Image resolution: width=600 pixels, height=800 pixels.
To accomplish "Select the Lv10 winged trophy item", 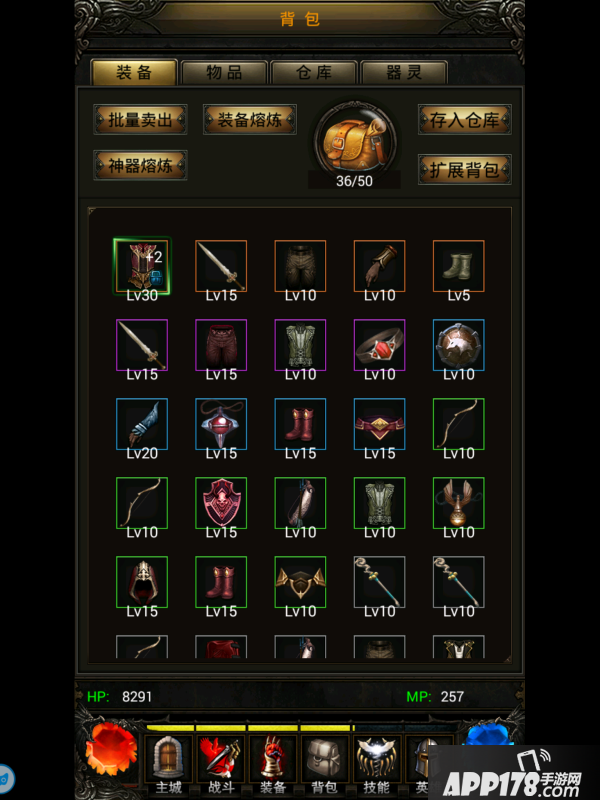I will click(x=459, y=503).
